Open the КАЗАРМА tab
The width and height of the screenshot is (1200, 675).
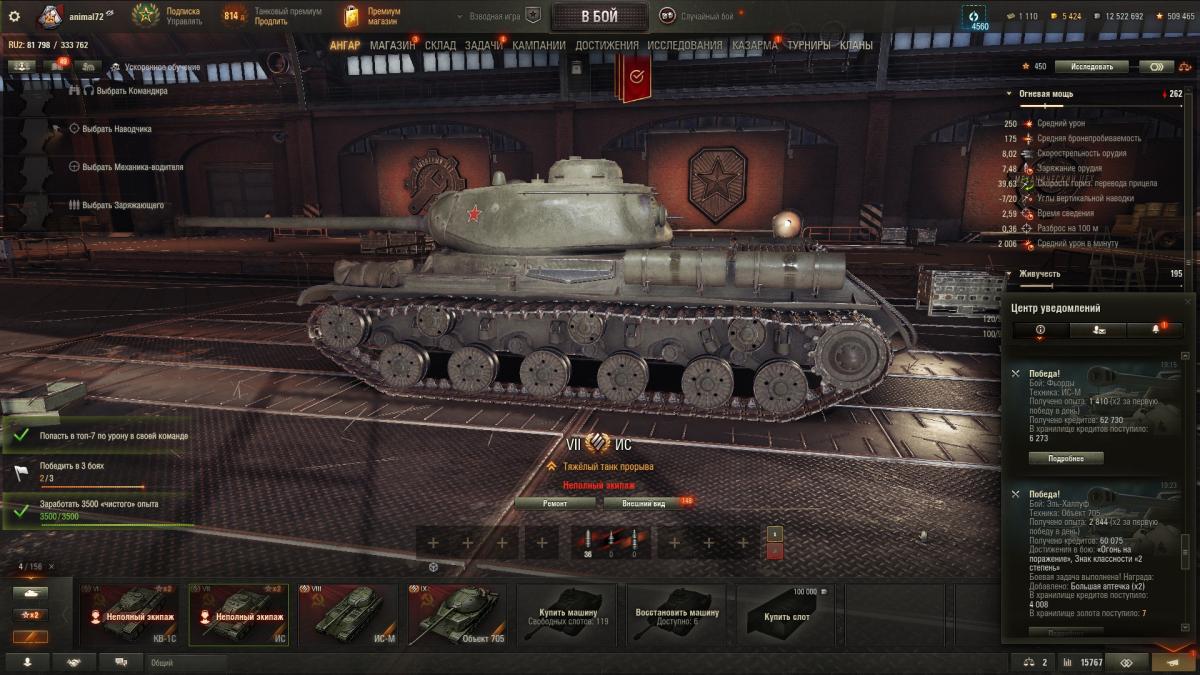pyautogui.click(x=755, y=45)
